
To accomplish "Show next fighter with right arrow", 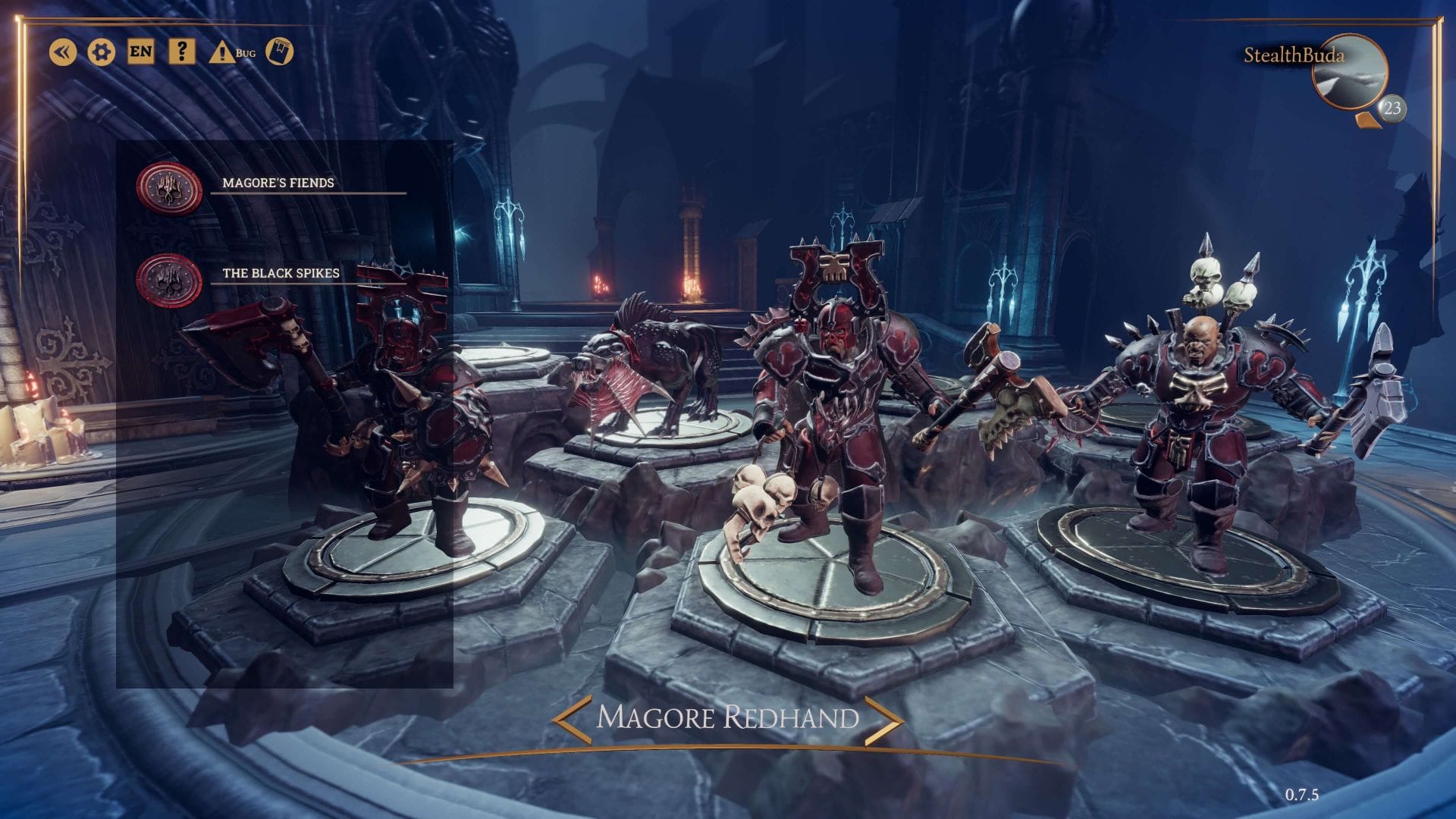I will click(x=884, y=717).
